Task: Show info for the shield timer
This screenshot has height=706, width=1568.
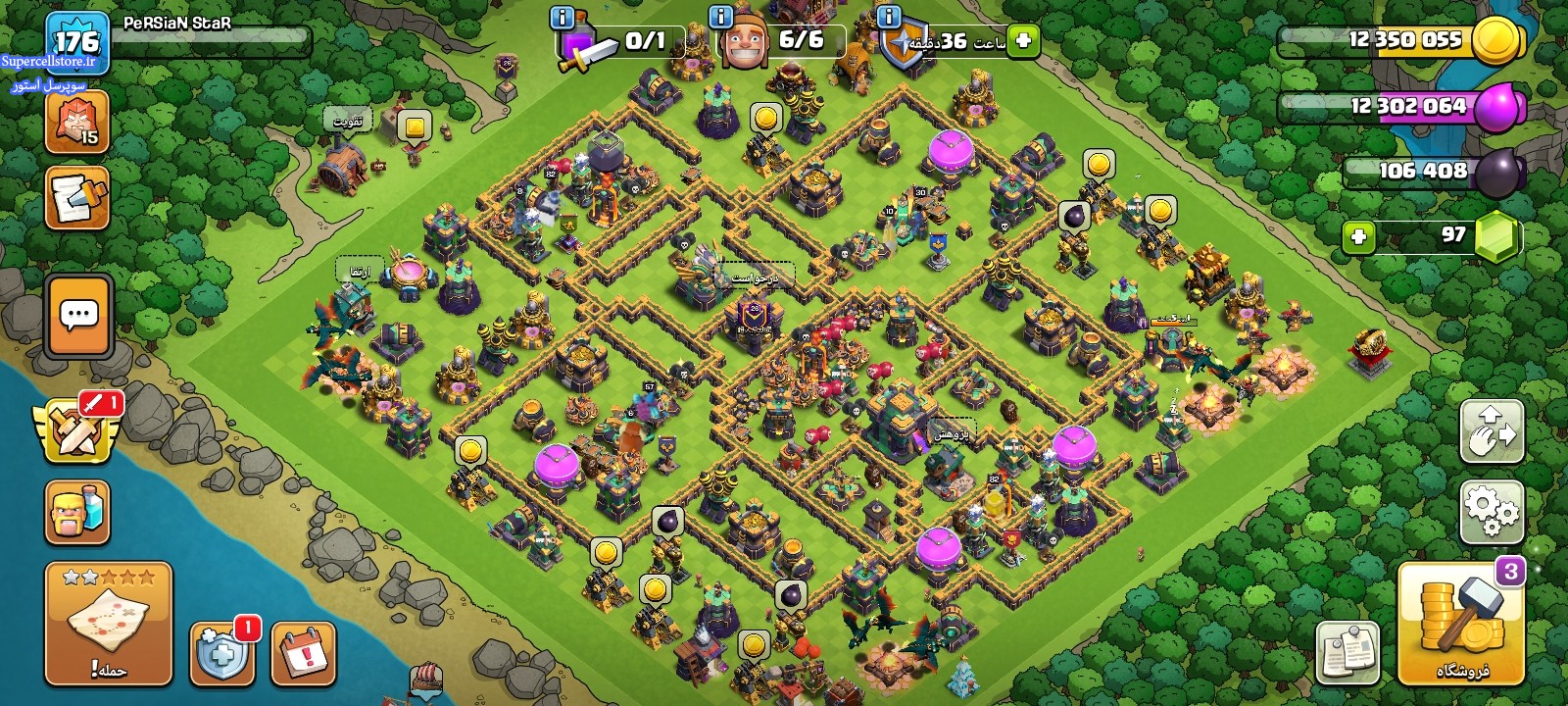Action: [889, 17]
